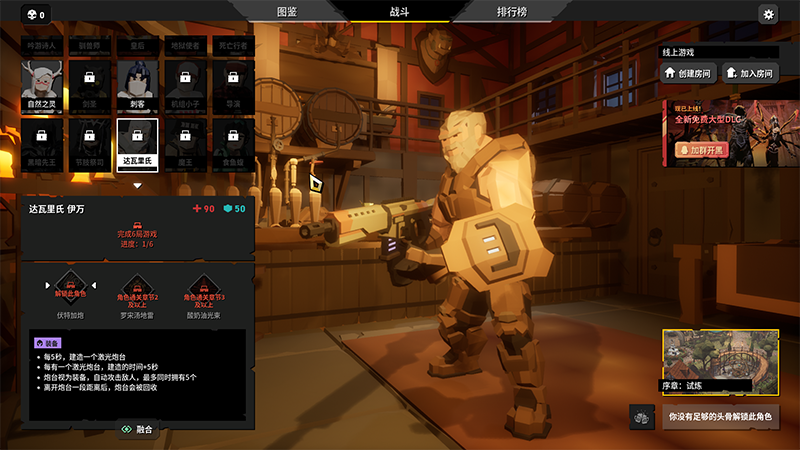Click 创建房间 to create a room
Image resolution: width=800 pixels, height=450 pixels.
[689, 73]
